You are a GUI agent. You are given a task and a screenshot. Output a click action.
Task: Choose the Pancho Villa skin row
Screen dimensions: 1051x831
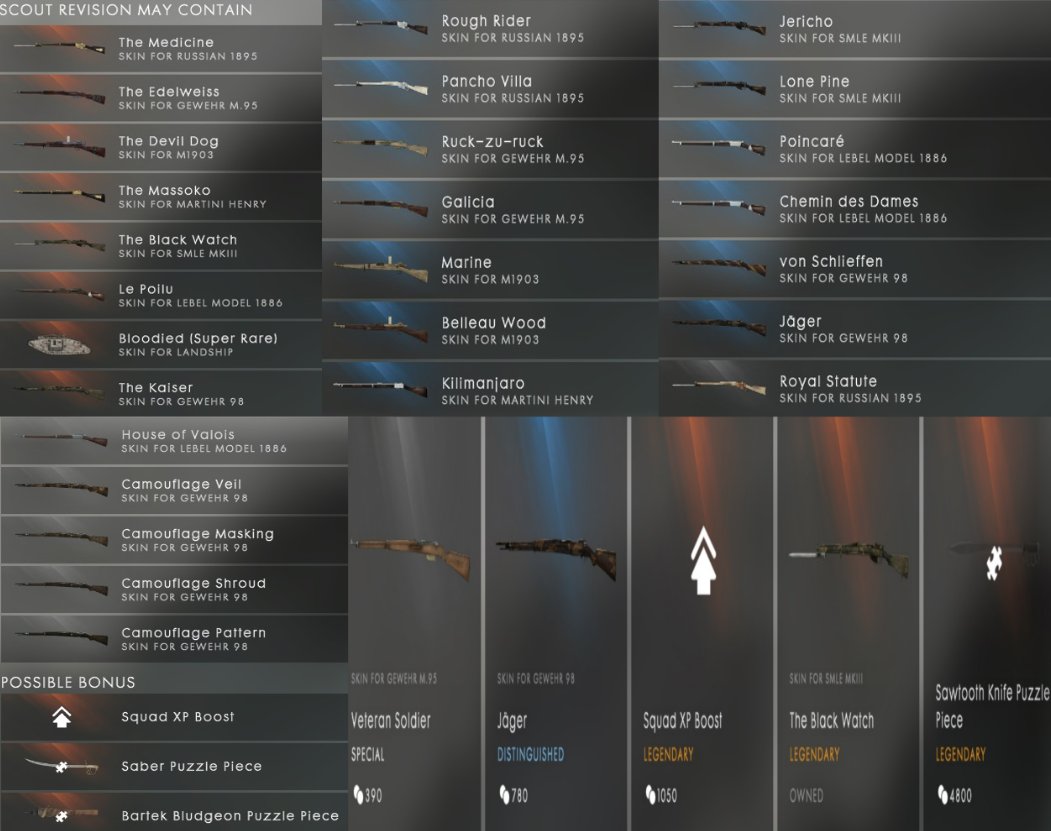490,89
